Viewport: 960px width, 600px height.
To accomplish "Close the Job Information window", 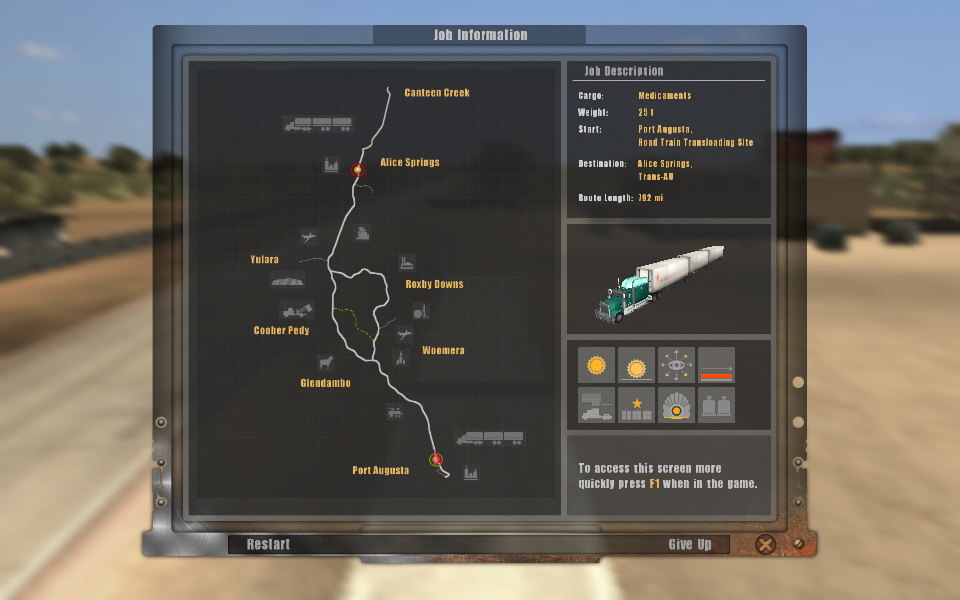I will (765, 545).
